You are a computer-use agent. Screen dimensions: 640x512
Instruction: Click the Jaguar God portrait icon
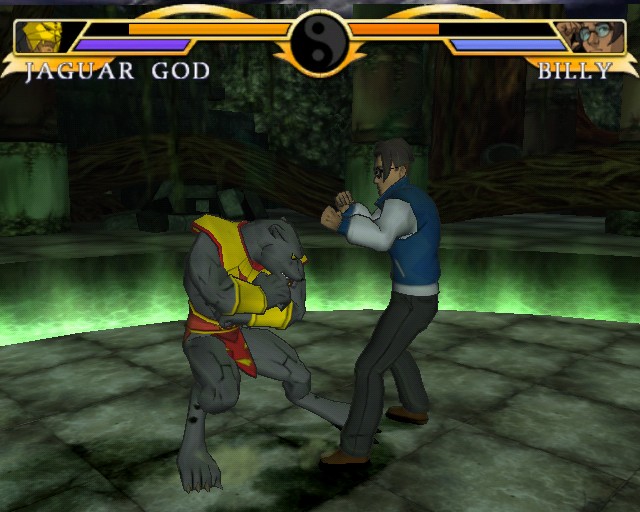[x=40, y=37]
